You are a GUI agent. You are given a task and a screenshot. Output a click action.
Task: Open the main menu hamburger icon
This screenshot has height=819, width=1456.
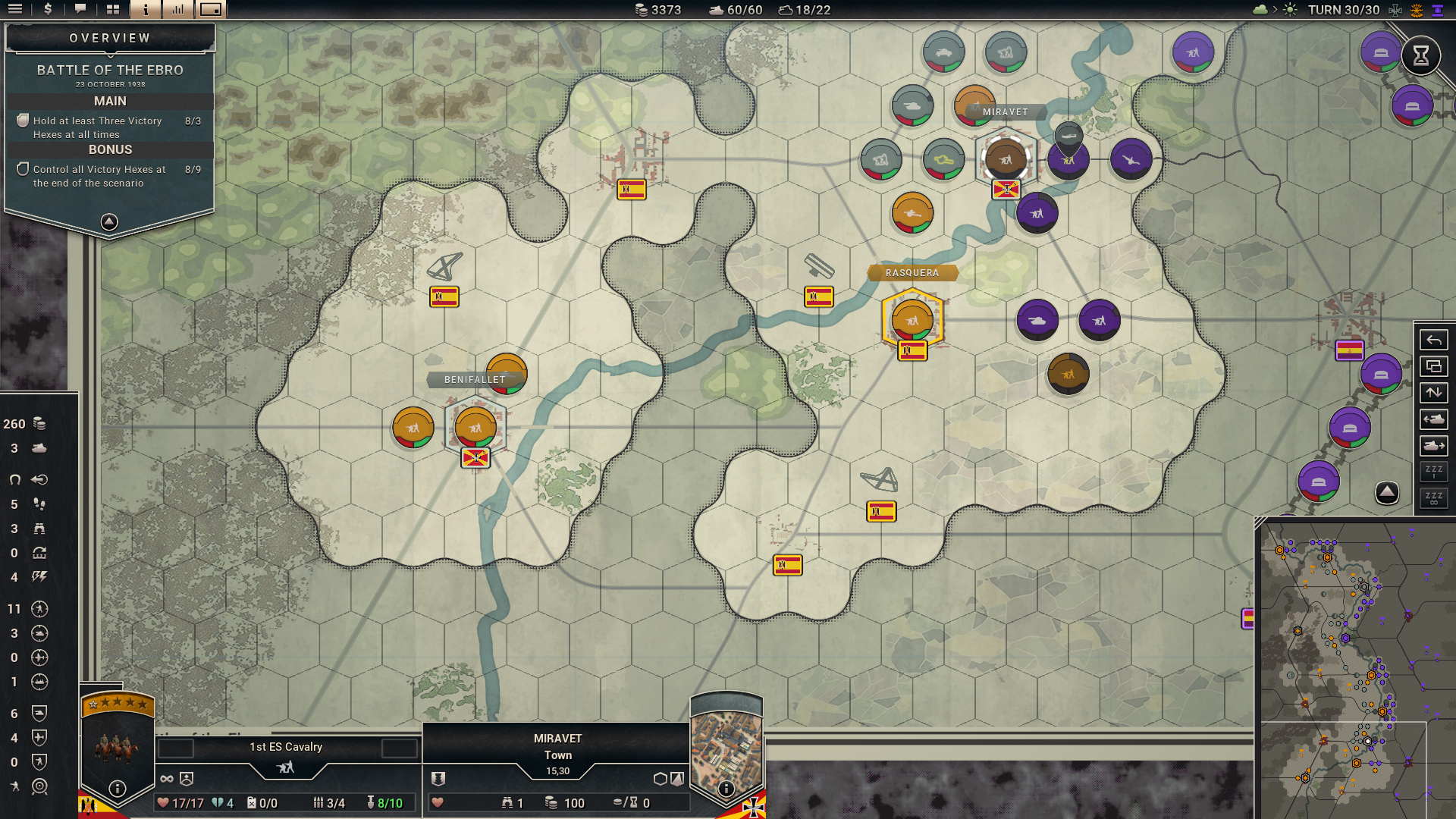tap(14, 10)
